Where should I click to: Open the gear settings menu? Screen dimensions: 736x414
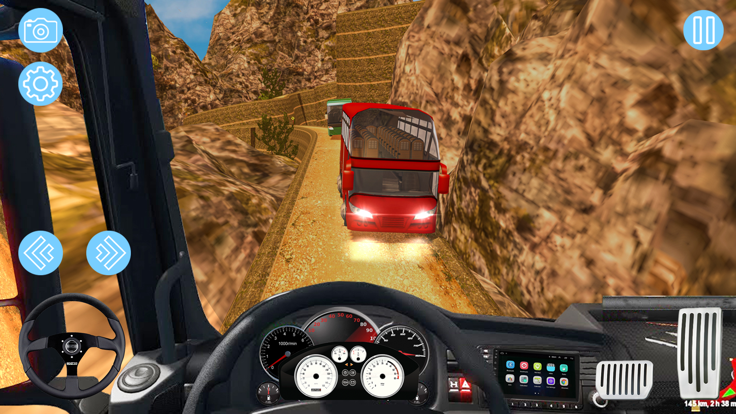(40, 84)
